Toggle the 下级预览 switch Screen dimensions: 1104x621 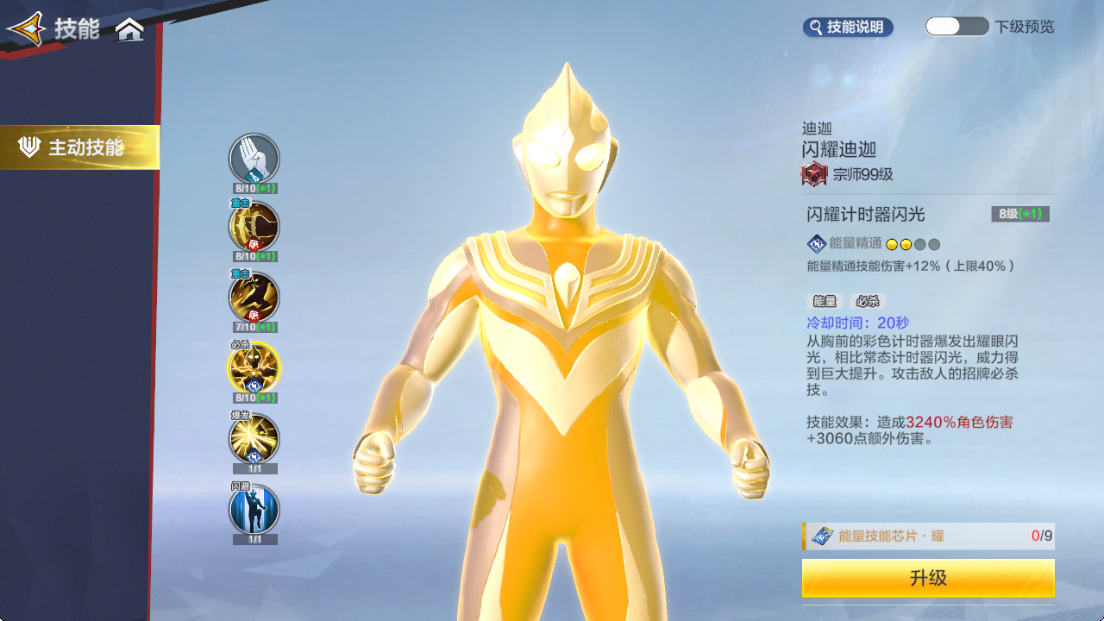click(956, 27)
